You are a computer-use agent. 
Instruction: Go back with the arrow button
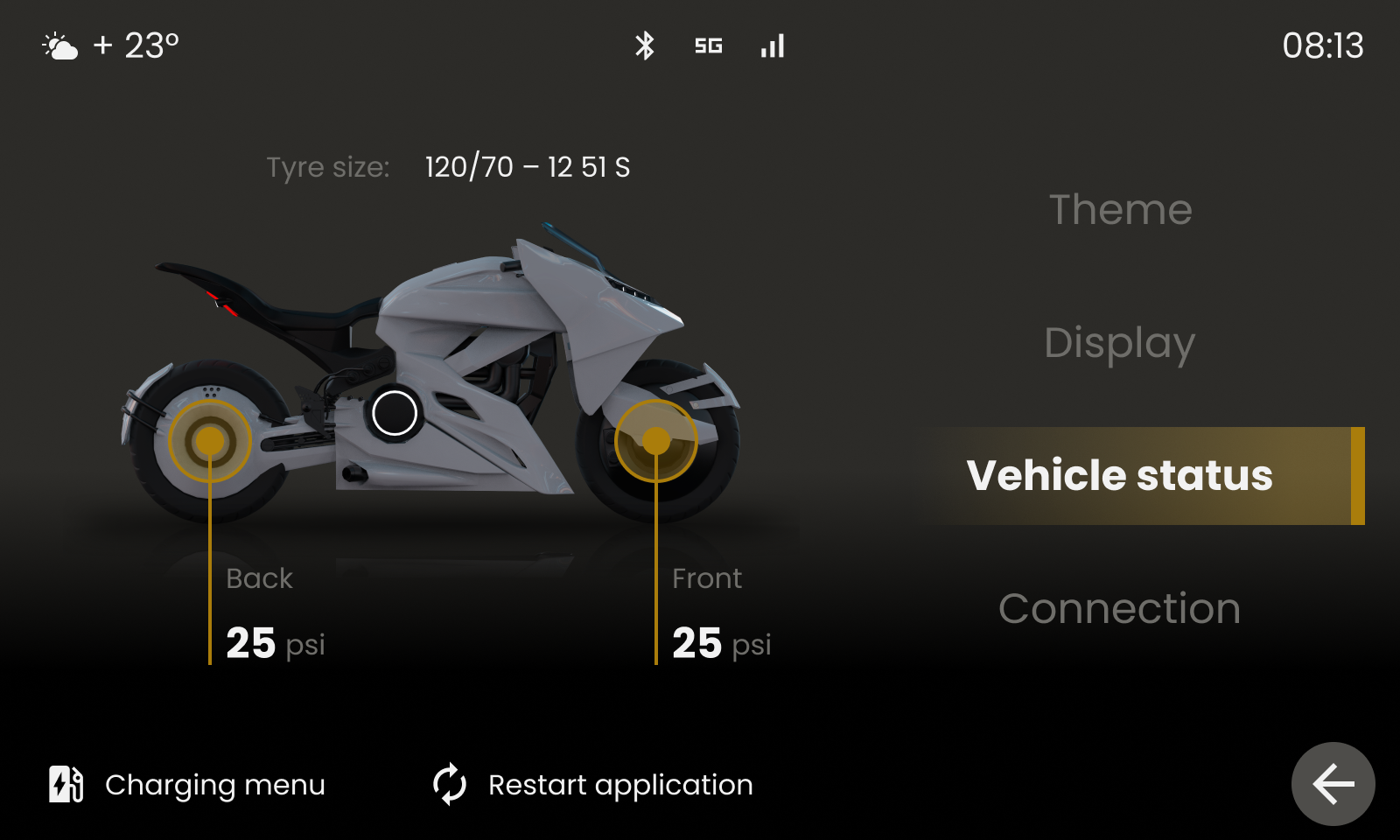pyautogui.click(x=1333, y=784)
